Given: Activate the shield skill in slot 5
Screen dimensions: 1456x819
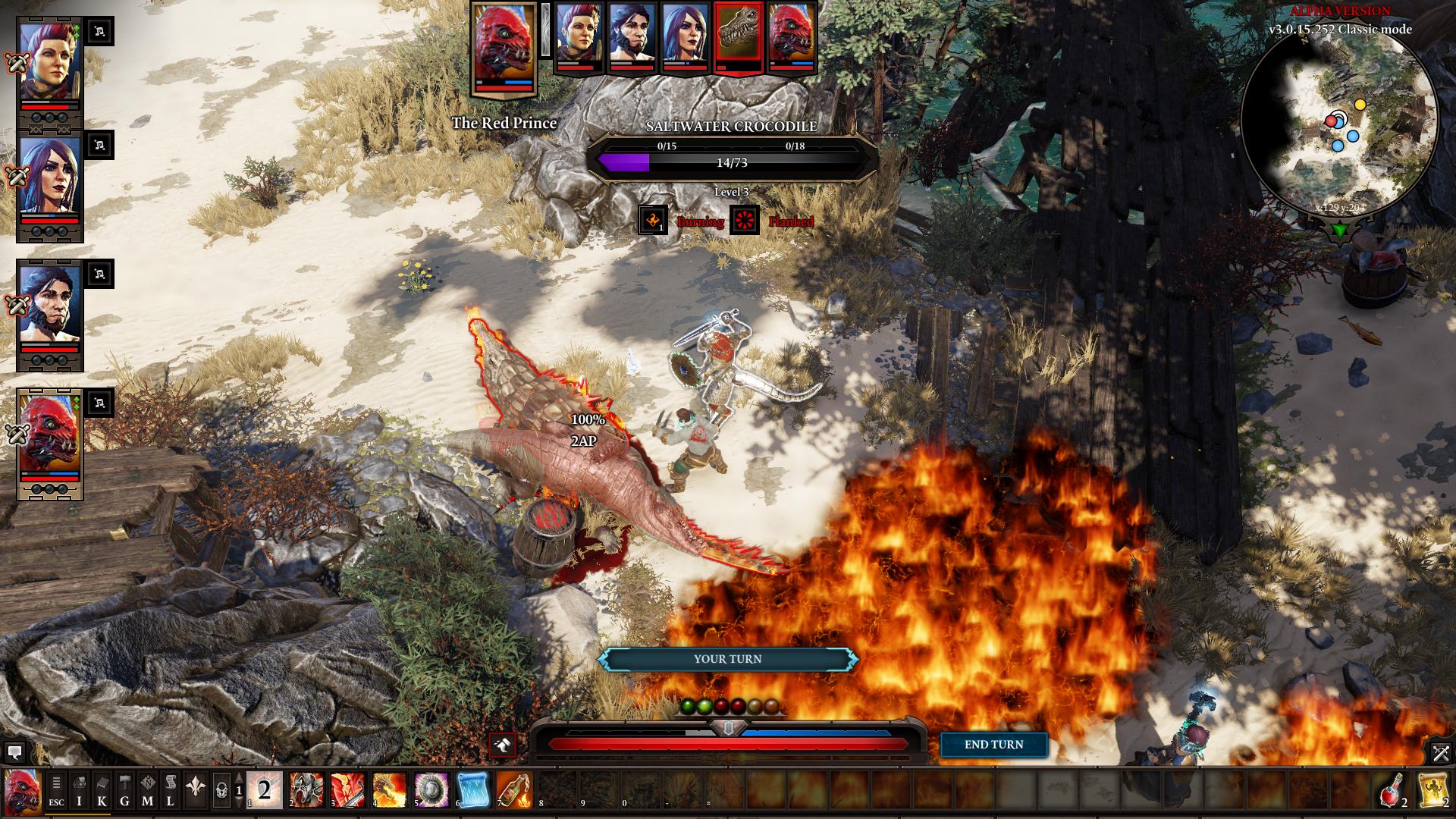Looking at the screenshot, I should (x=431, y=790).
